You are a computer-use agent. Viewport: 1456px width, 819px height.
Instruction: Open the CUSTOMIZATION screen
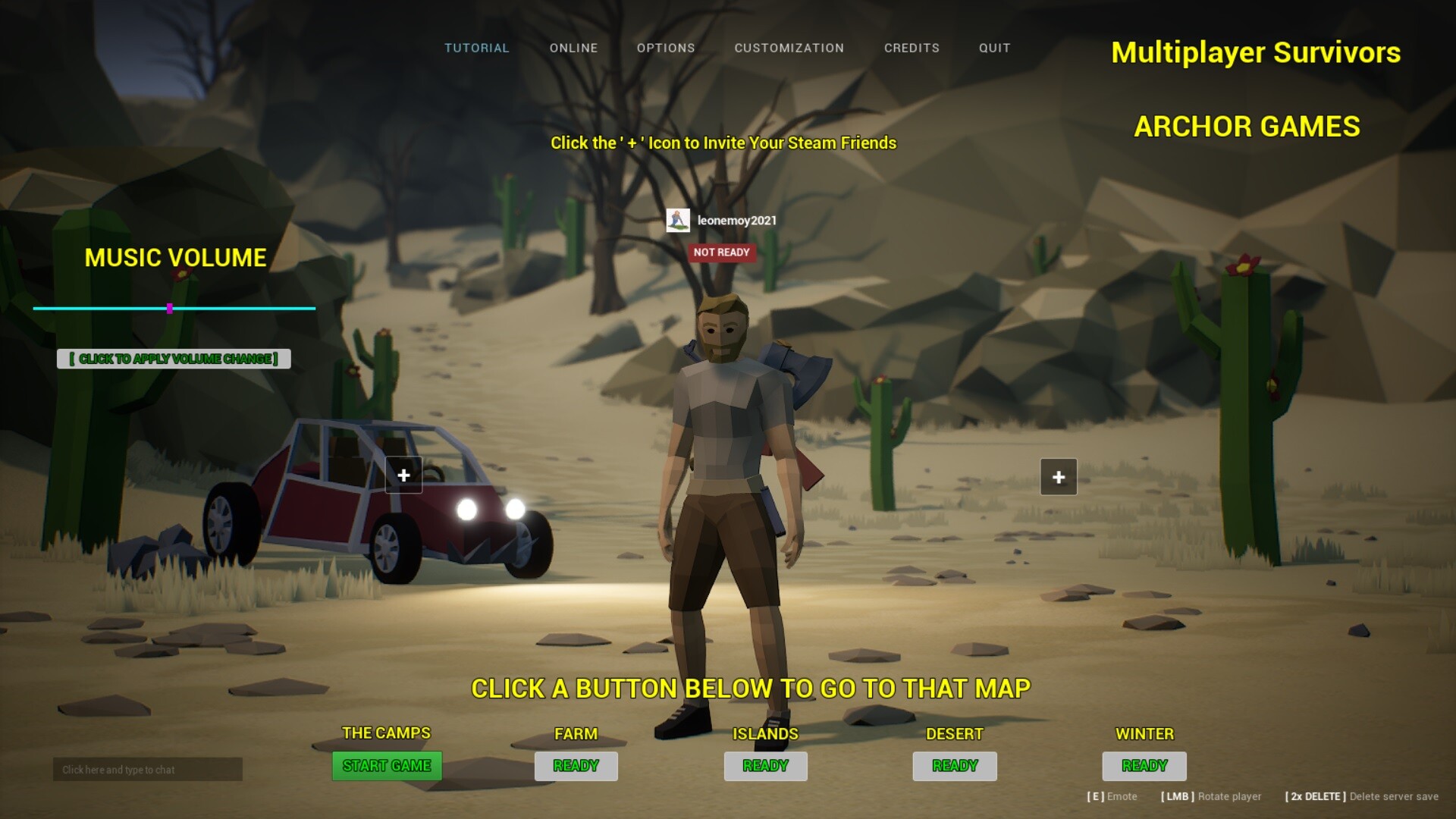coord(789,48)
